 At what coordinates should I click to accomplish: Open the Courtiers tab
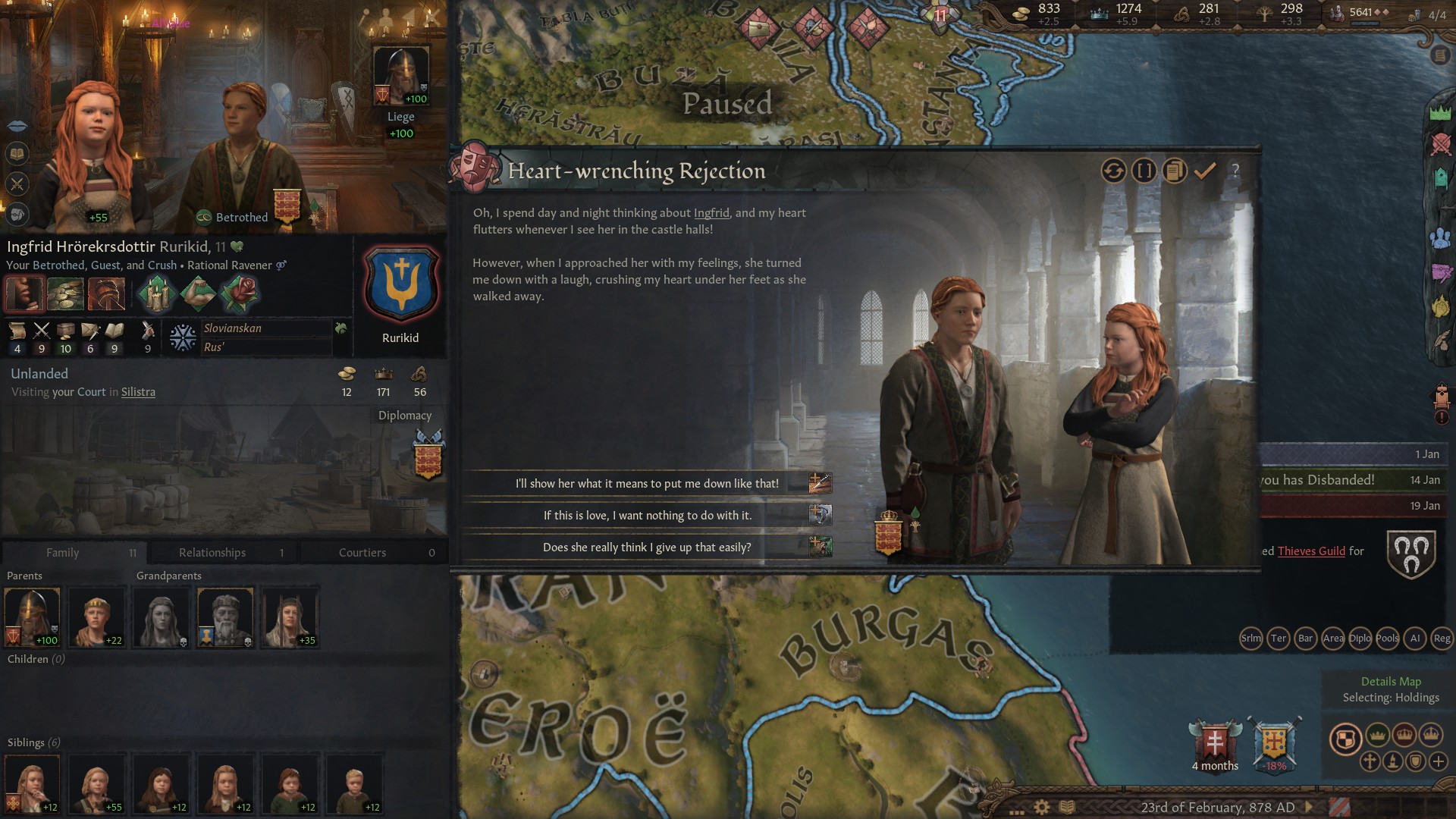pyautogui.click(x=362, y=552)
